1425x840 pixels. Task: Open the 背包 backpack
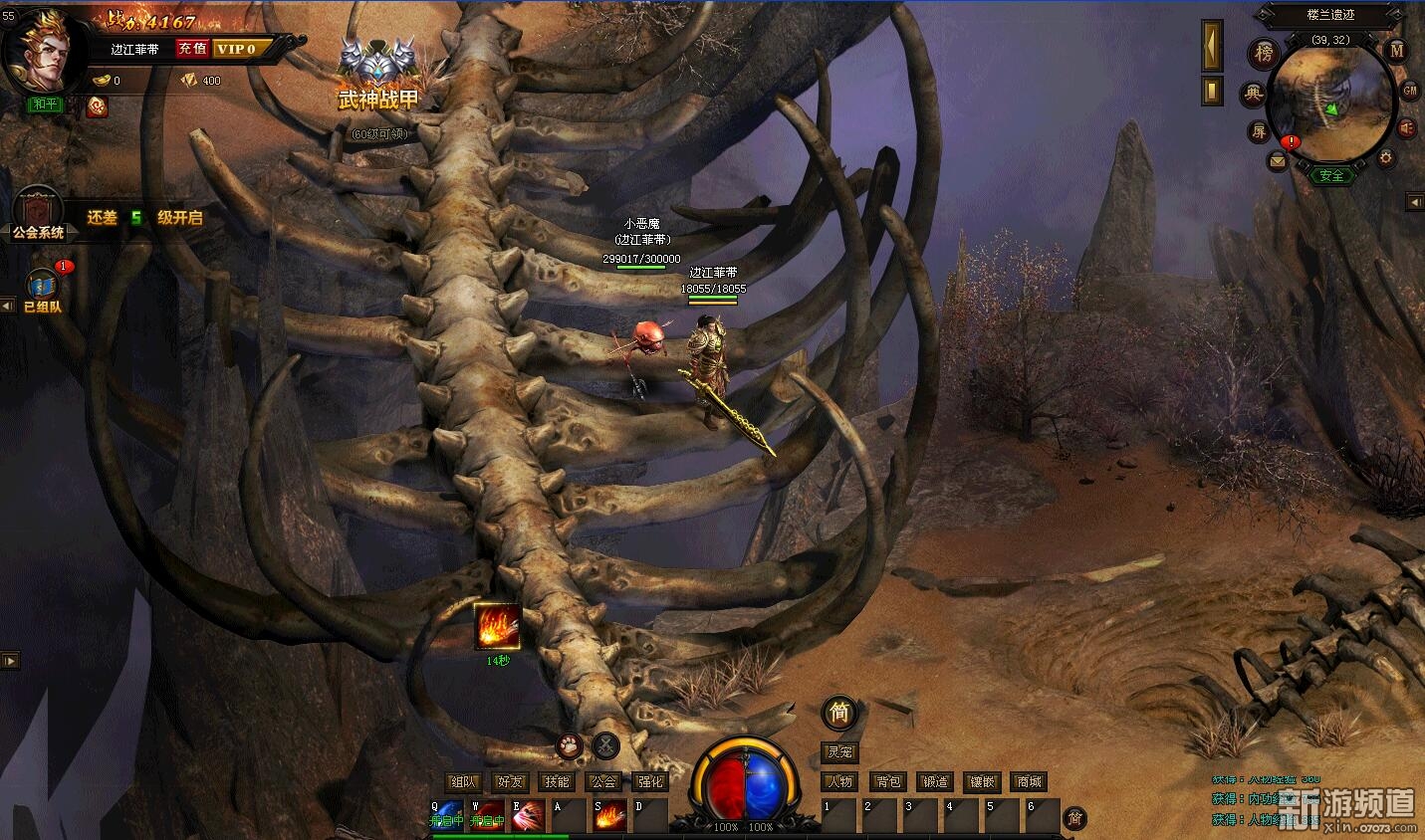[887, 782]
